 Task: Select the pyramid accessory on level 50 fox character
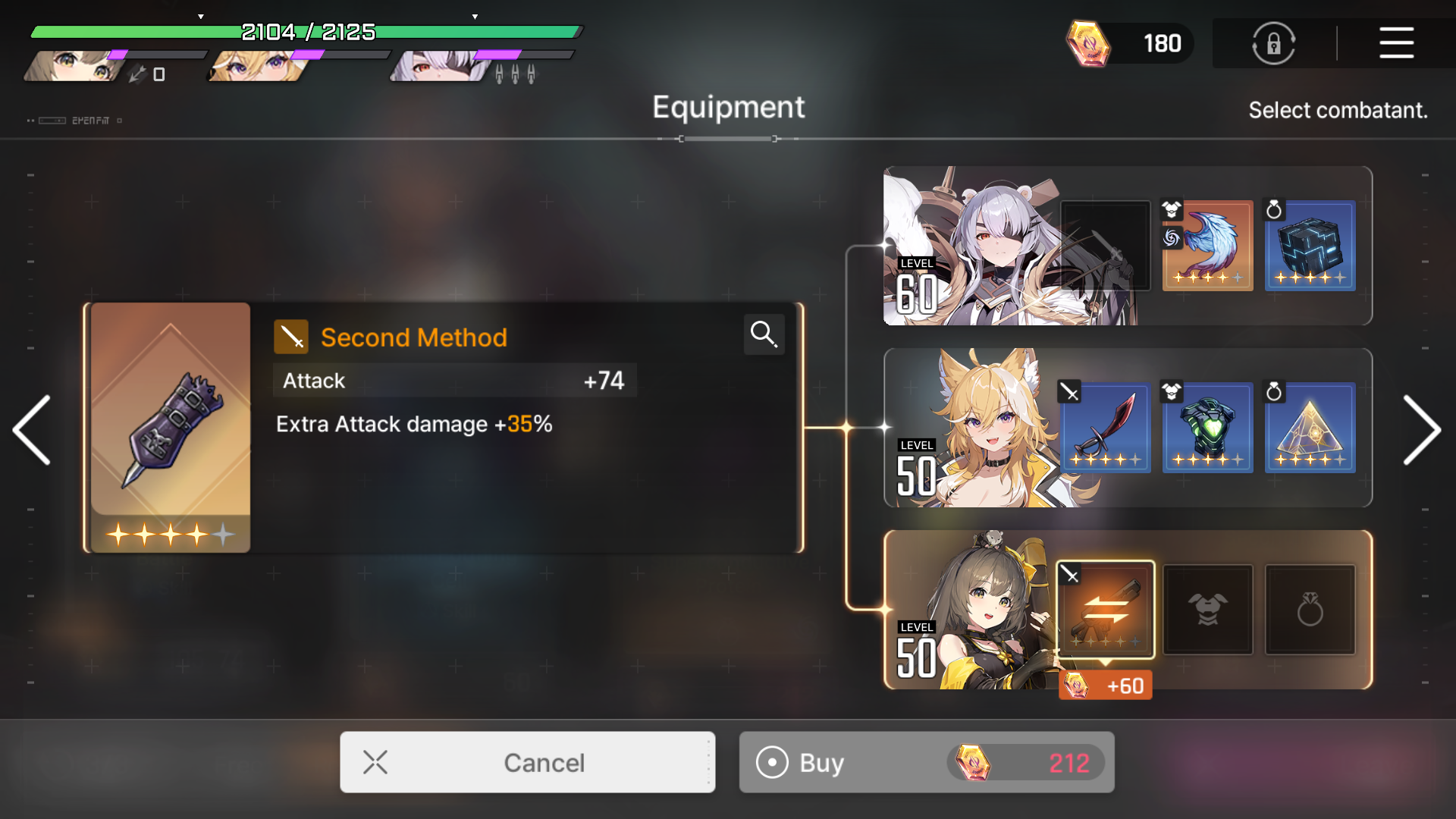1310,428
